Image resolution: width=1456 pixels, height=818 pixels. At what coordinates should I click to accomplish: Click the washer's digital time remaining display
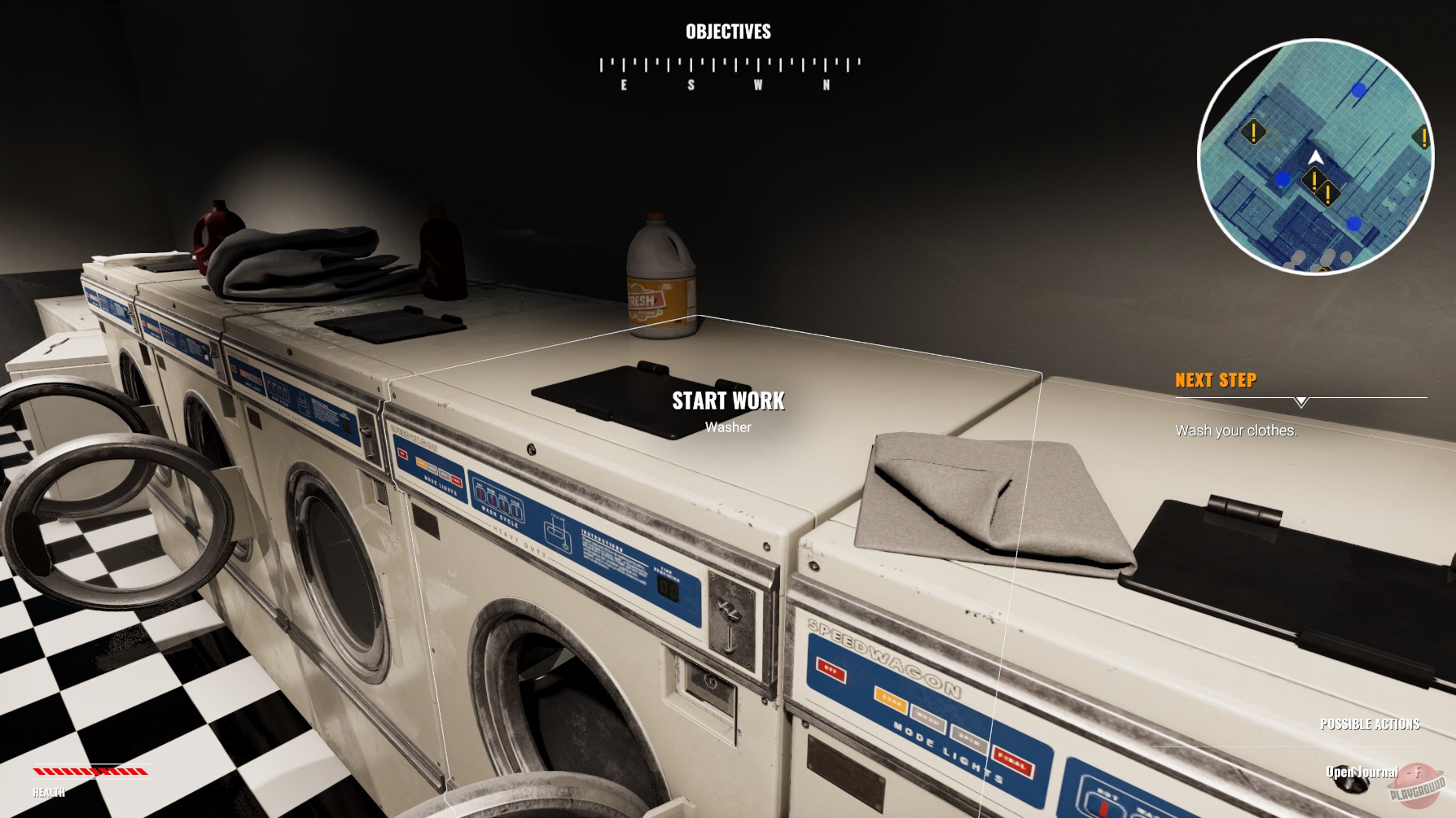point(669,588)
